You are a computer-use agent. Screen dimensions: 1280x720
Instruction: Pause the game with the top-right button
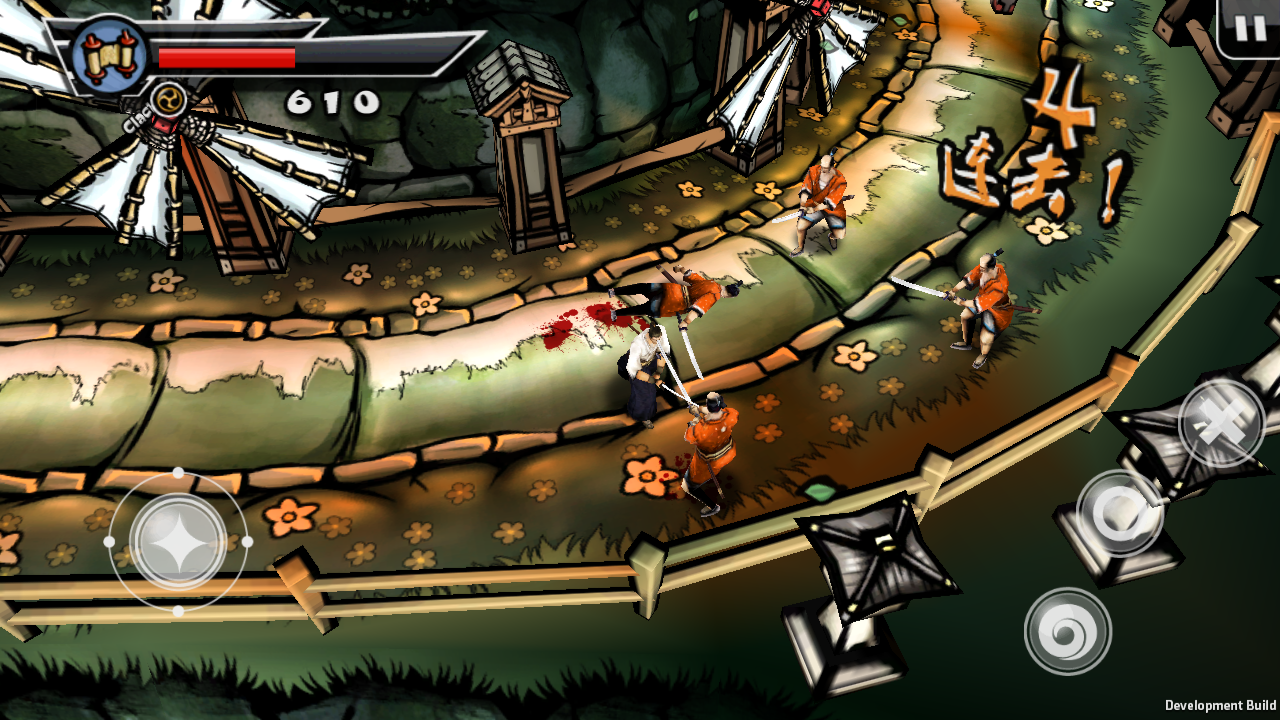point(1249,27)
